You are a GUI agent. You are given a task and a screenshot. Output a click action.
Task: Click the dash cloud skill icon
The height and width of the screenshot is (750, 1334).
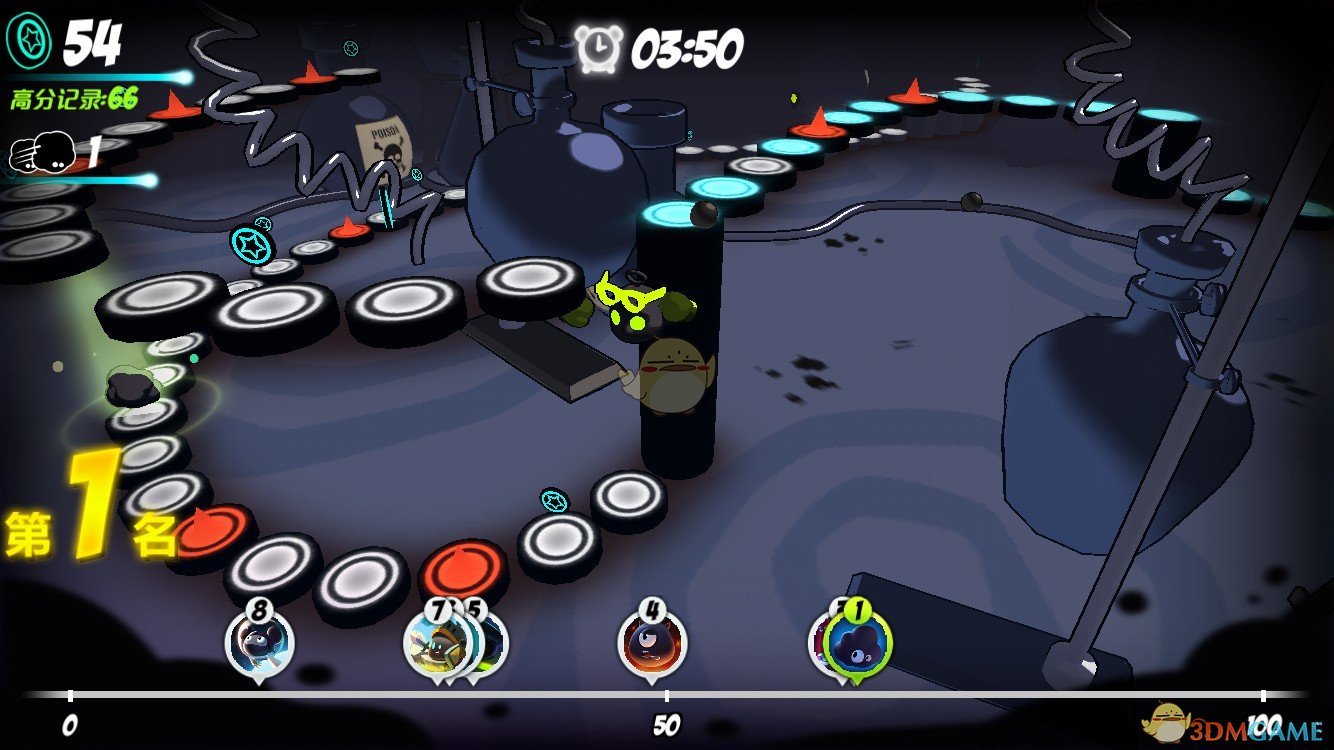[x=41, y=152]
